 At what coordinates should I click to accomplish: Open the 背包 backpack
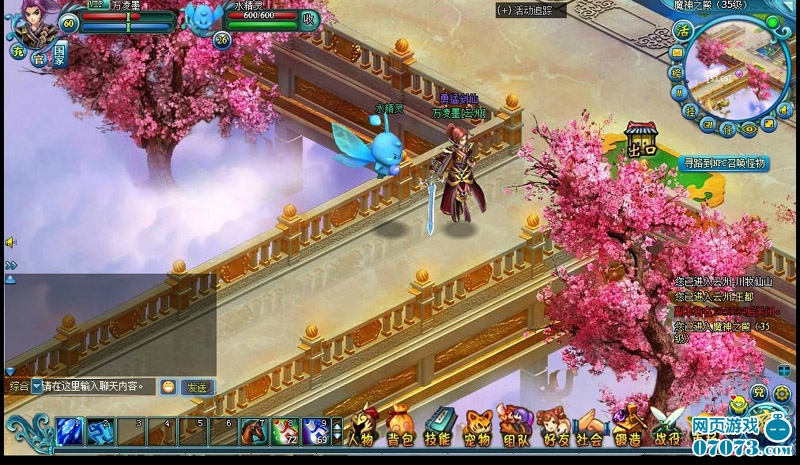pyautogui.click(x=400, y=428)
